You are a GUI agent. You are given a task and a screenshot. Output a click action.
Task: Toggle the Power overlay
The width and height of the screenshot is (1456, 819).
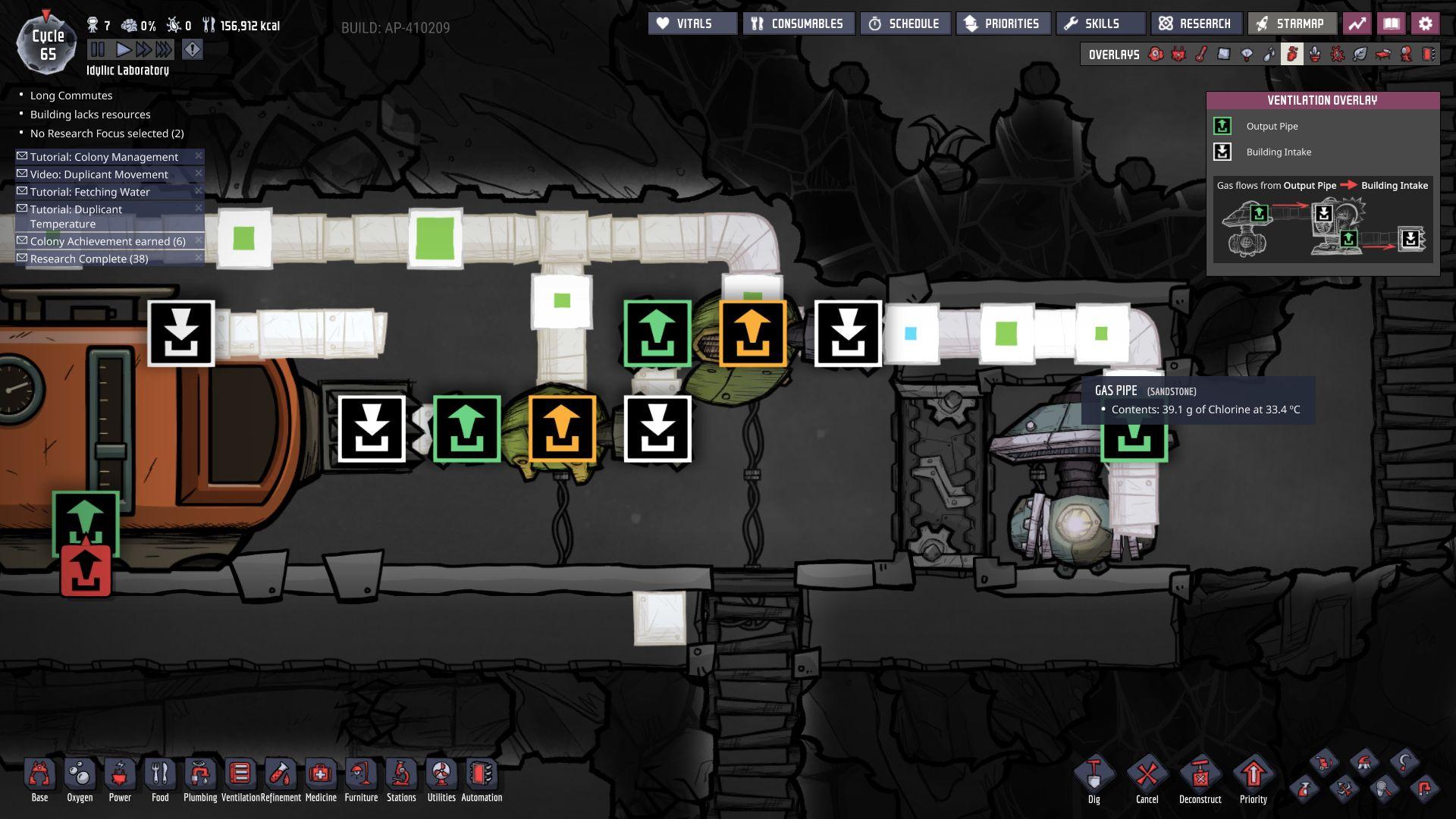coord(1177,54)
